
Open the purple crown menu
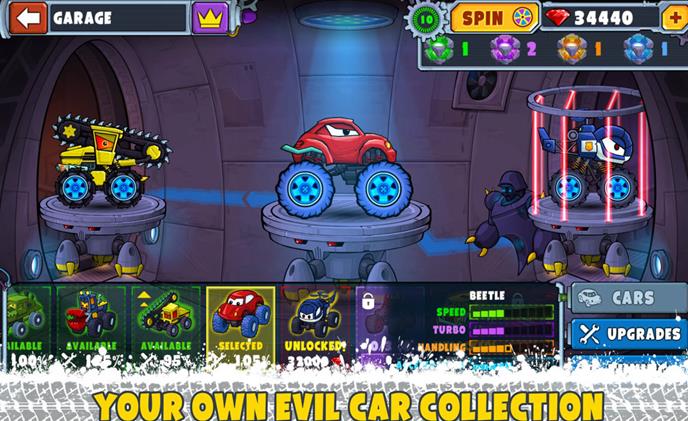click(209, 17)
